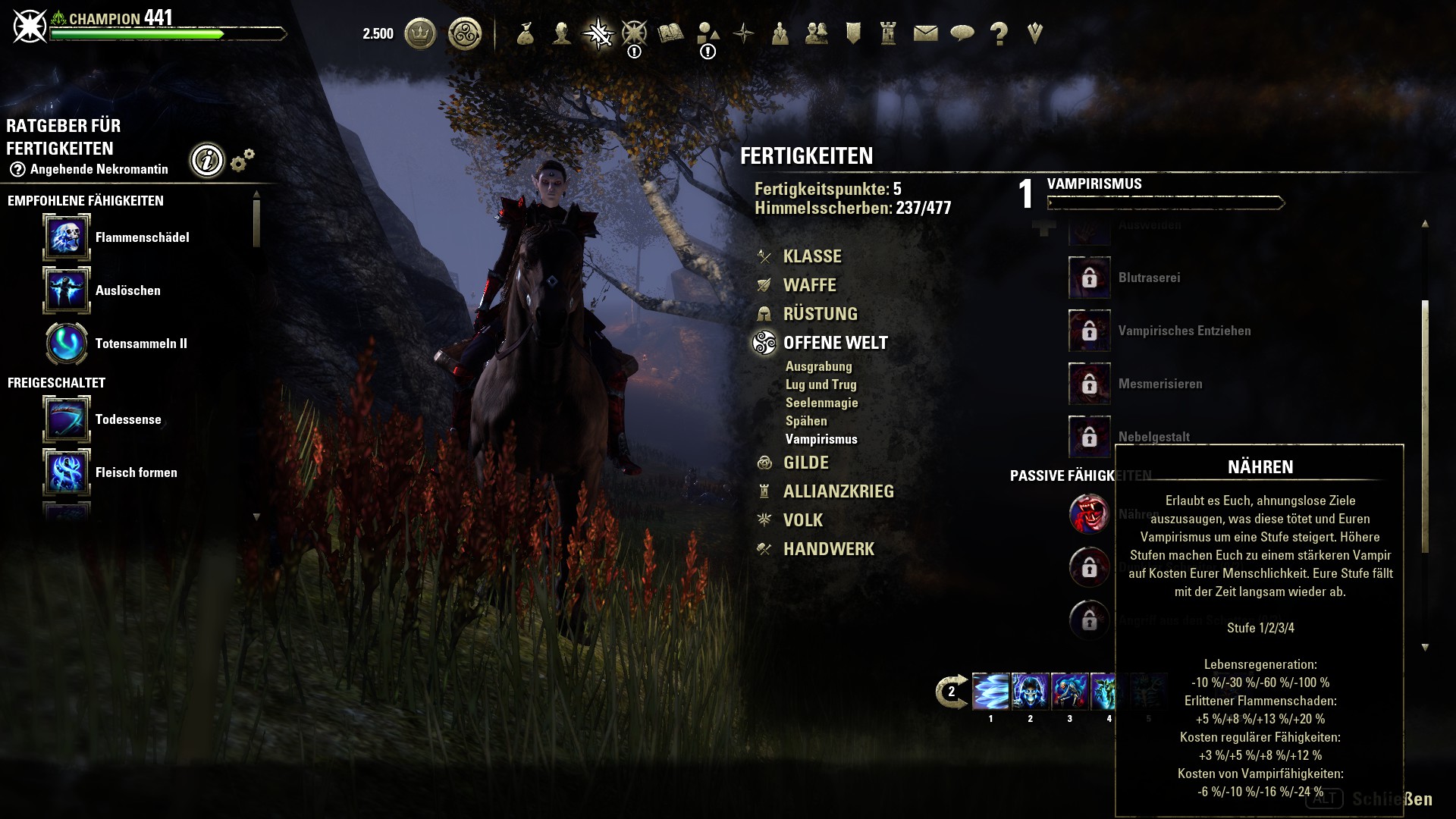Select the locked Mesmerisieren ability
Viewport: 1456px width, 819px height.
1090,384
